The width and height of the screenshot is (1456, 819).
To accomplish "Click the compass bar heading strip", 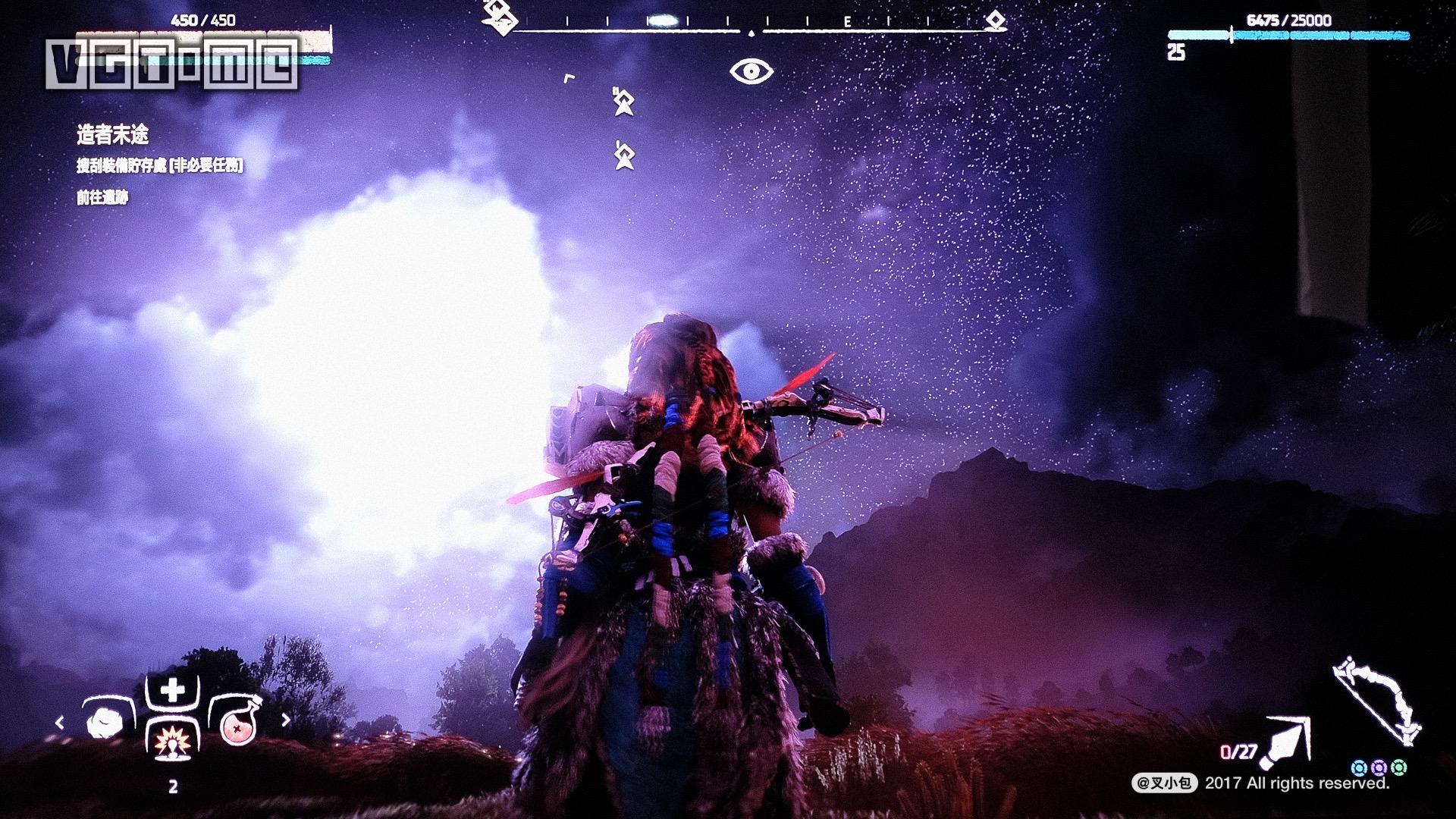I will click(x=751, y=30).
